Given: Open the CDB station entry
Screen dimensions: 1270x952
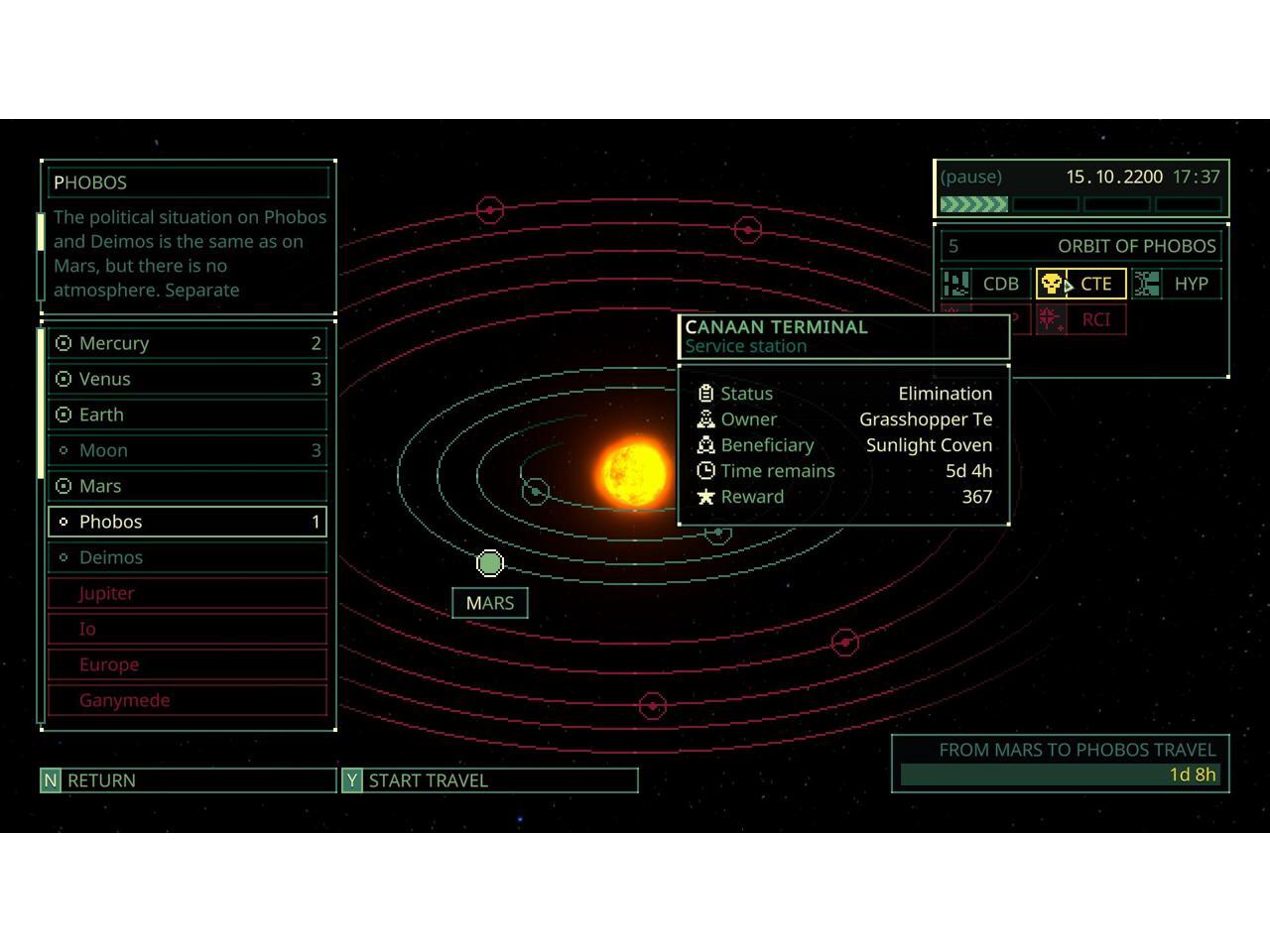Looking at the screenshot, I should click(986, 284).
